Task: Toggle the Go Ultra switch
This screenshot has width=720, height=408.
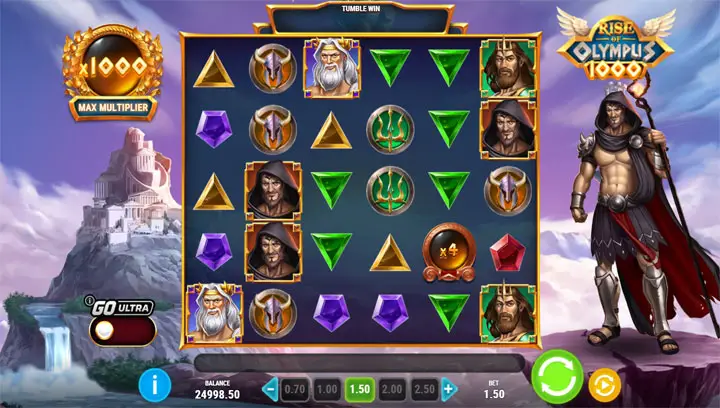Action: tap(122, 331)
